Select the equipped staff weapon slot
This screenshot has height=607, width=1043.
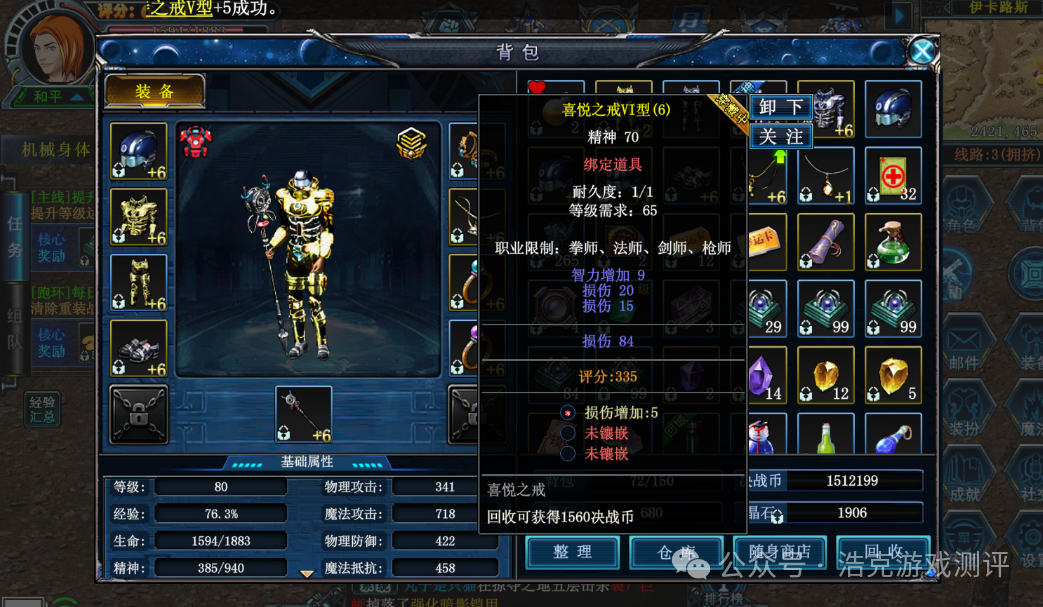(x=303, y=414)
